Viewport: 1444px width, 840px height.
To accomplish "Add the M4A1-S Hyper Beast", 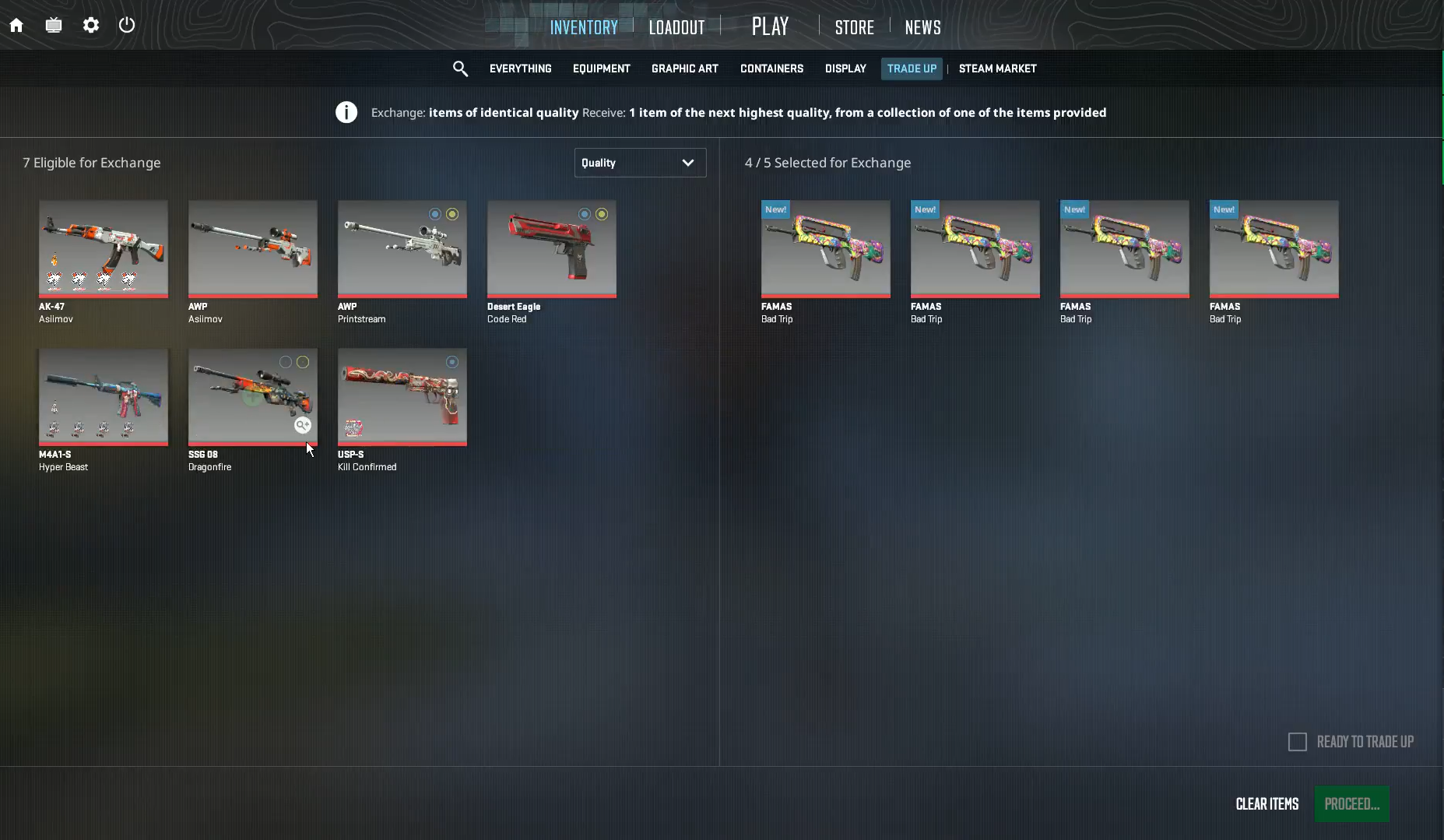I will point(104,396).
